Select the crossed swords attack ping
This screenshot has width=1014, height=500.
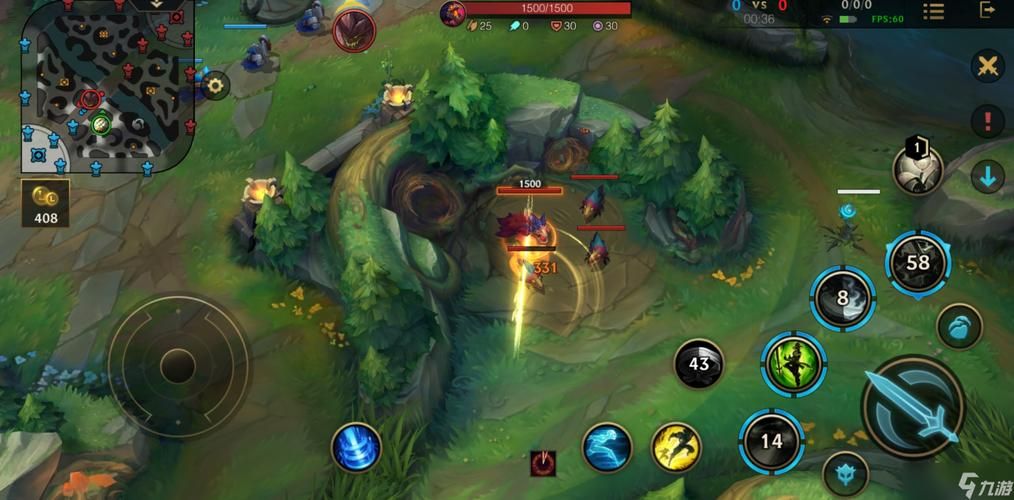(988, 67)
